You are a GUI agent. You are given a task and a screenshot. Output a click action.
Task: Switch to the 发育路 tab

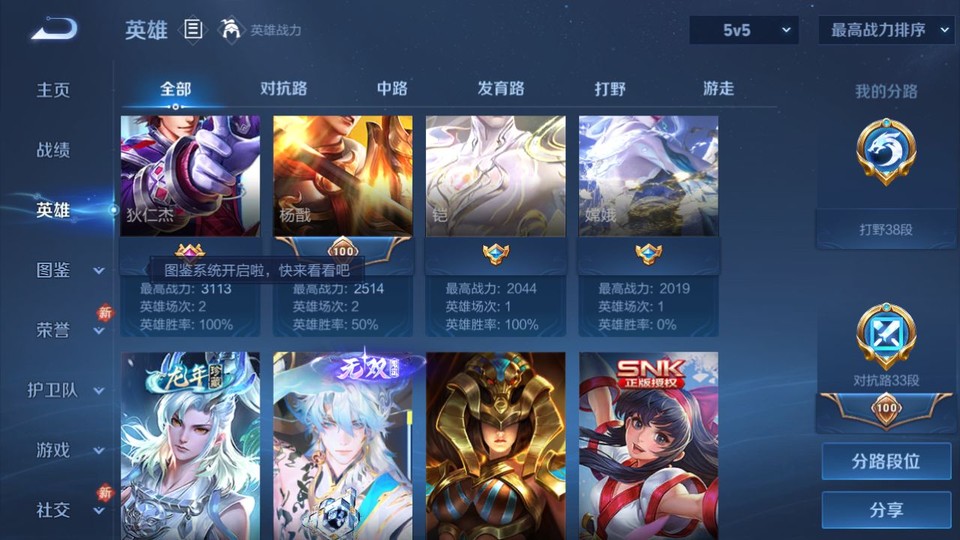(x=500, y=89)
